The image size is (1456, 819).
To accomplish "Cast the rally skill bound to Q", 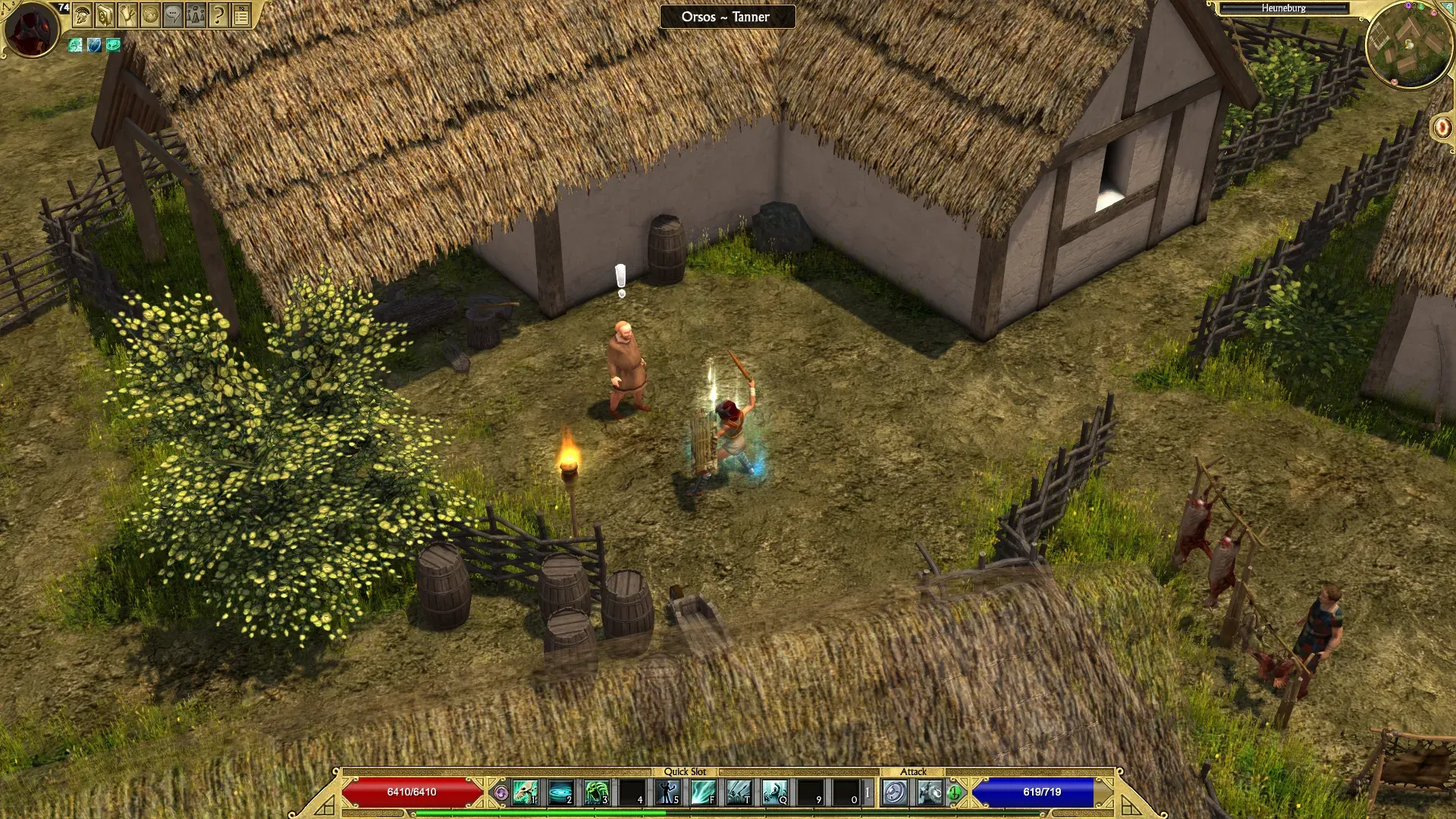I will click(775, 793).
